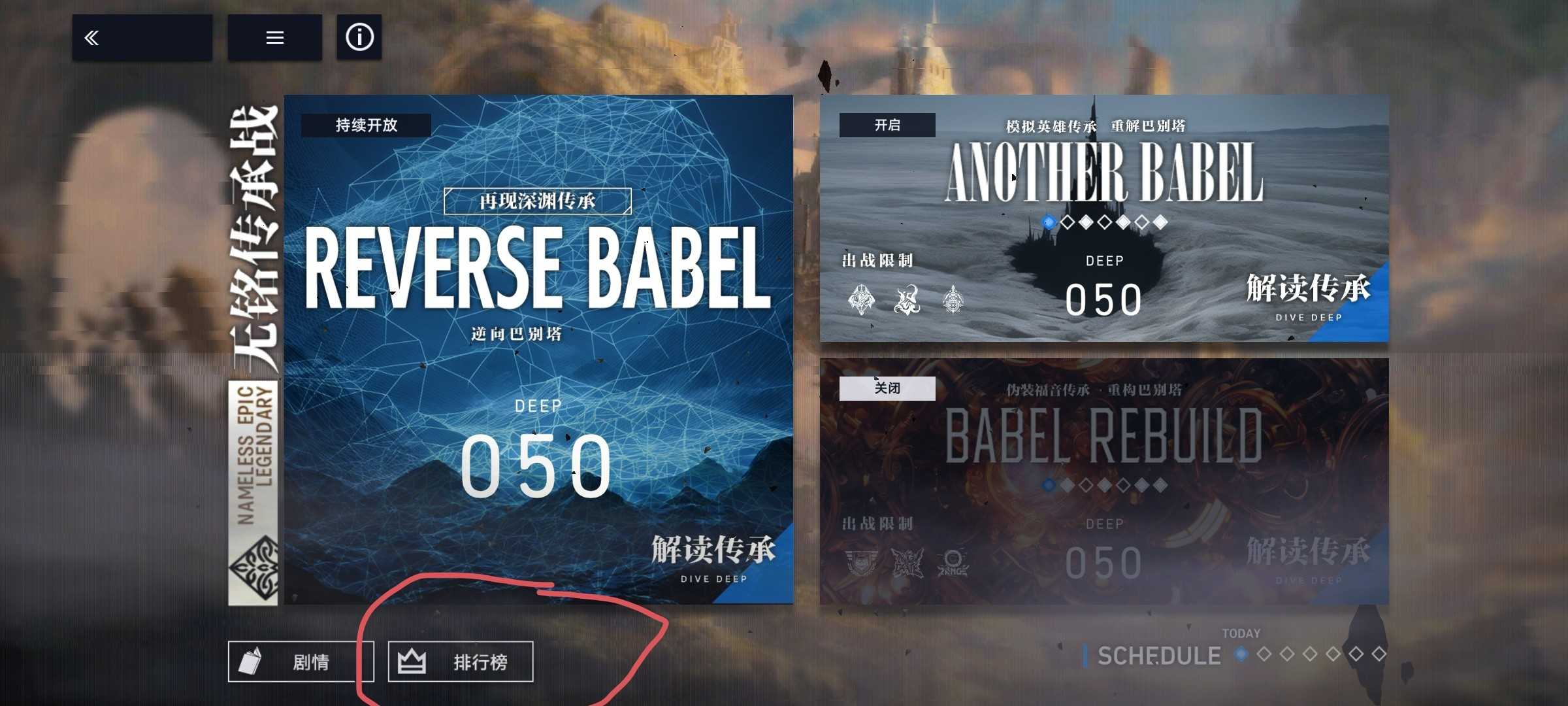This screenshot has height=706, width=1568.
Task: Open the 排行榜 leaderboard
Action: coord(459,661)
